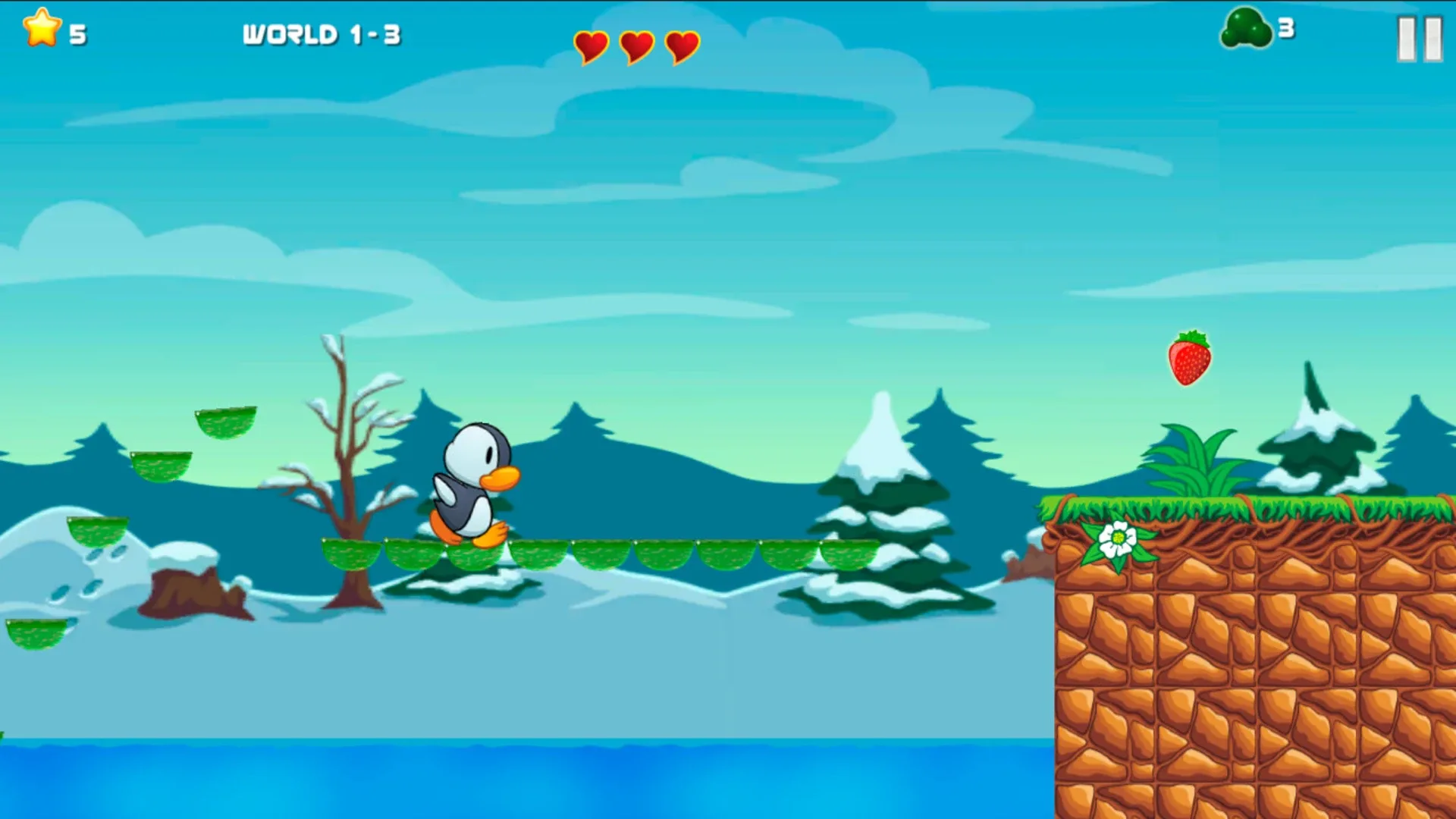Screen dimensions: 1456x819
Task: Click the gold star counter icon
Action: (x=42, y=31)
